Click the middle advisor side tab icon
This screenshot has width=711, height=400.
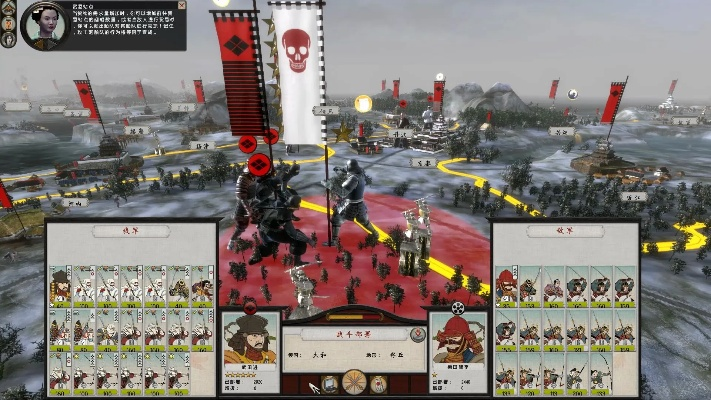point(8,25)
